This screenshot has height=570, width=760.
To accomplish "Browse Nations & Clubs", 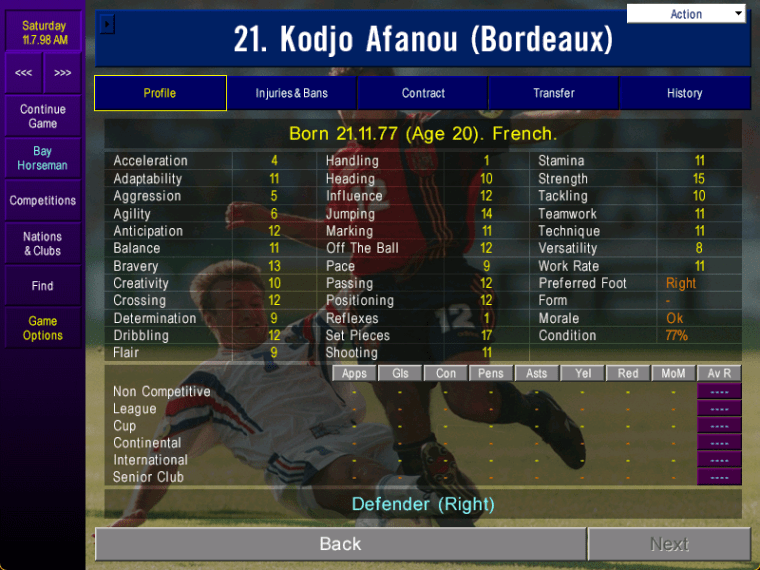I will (43, 244).
